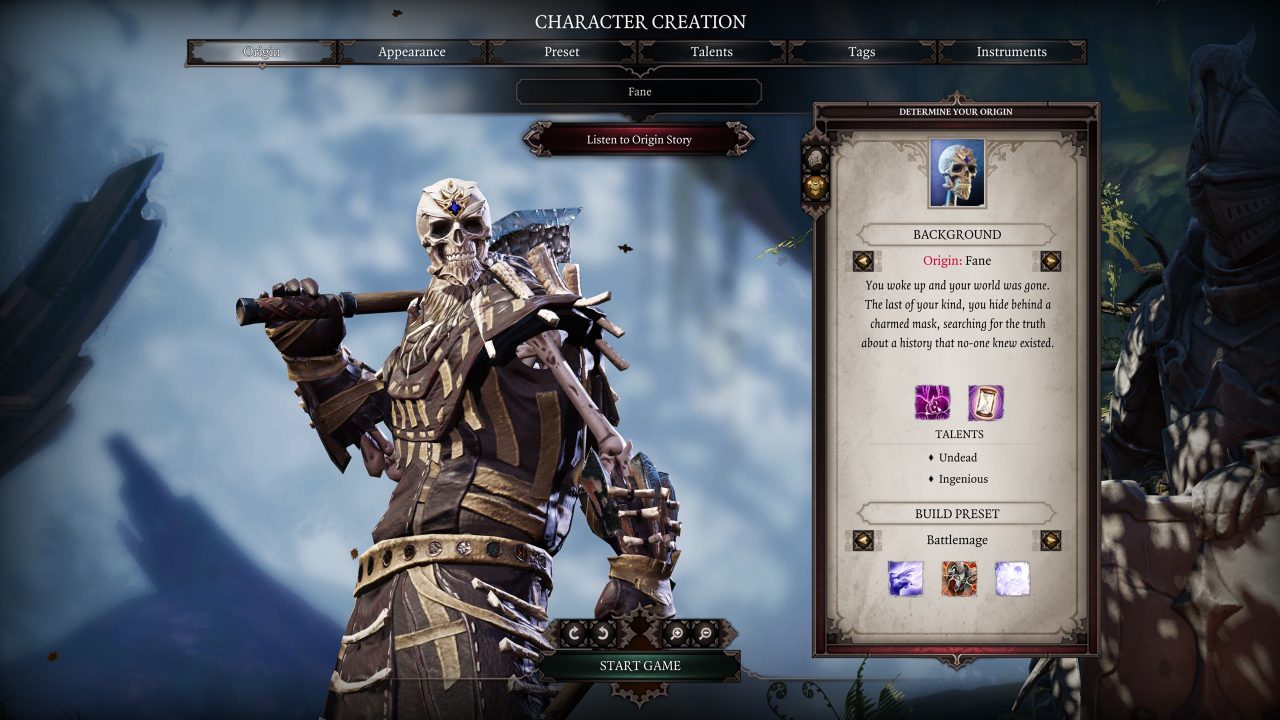Rotate the character counter-clockwise
This screenshot has width=1280, height=720.
[603, 632]
